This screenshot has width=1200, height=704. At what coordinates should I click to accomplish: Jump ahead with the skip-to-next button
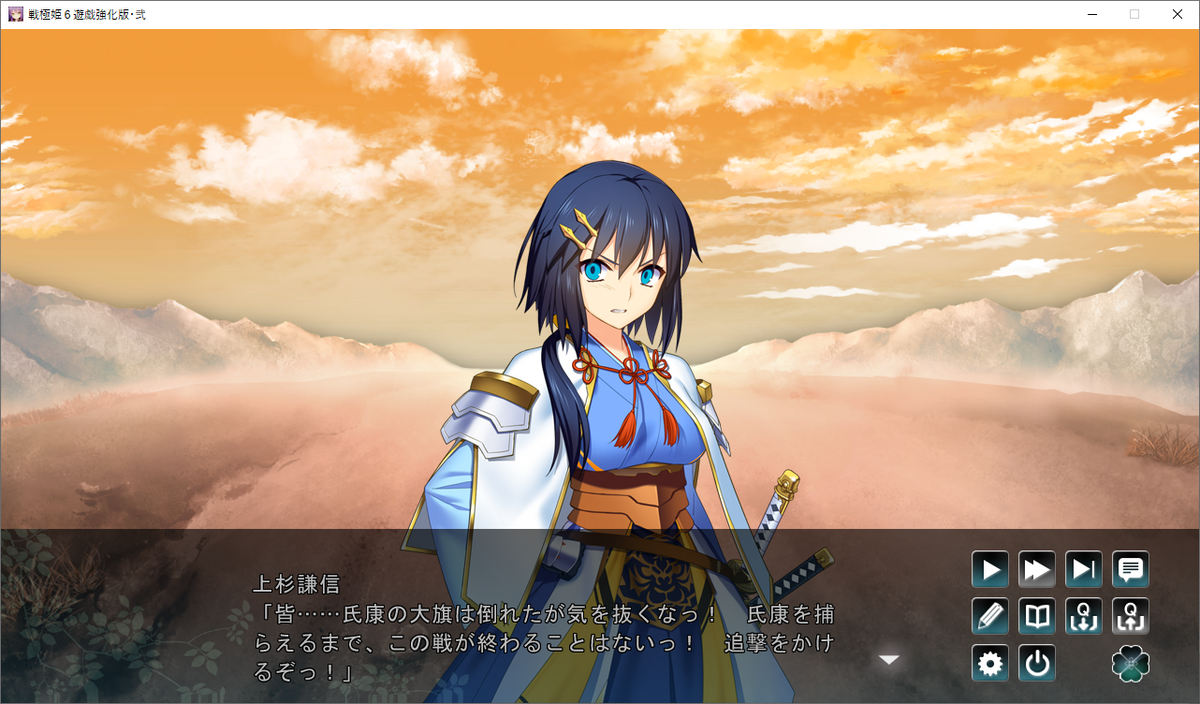click(1084, 570)
